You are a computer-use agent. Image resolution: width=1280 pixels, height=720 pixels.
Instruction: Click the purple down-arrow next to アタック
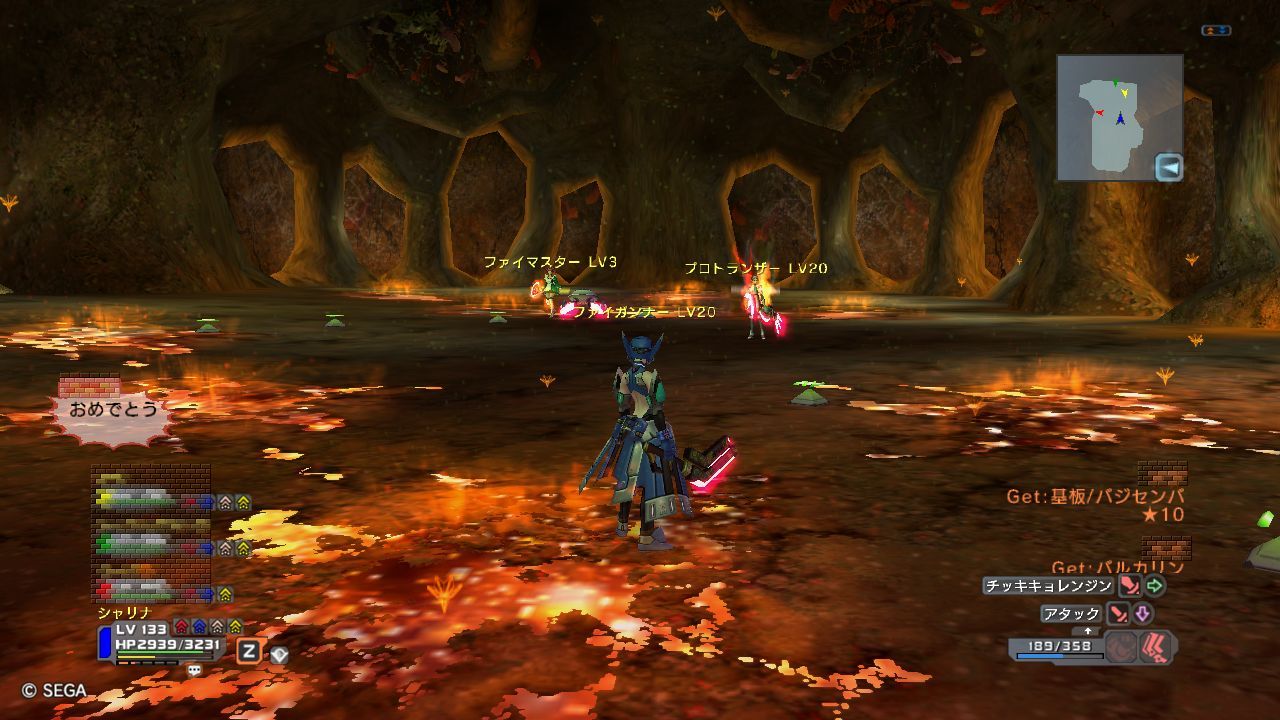pos(1142,614)
